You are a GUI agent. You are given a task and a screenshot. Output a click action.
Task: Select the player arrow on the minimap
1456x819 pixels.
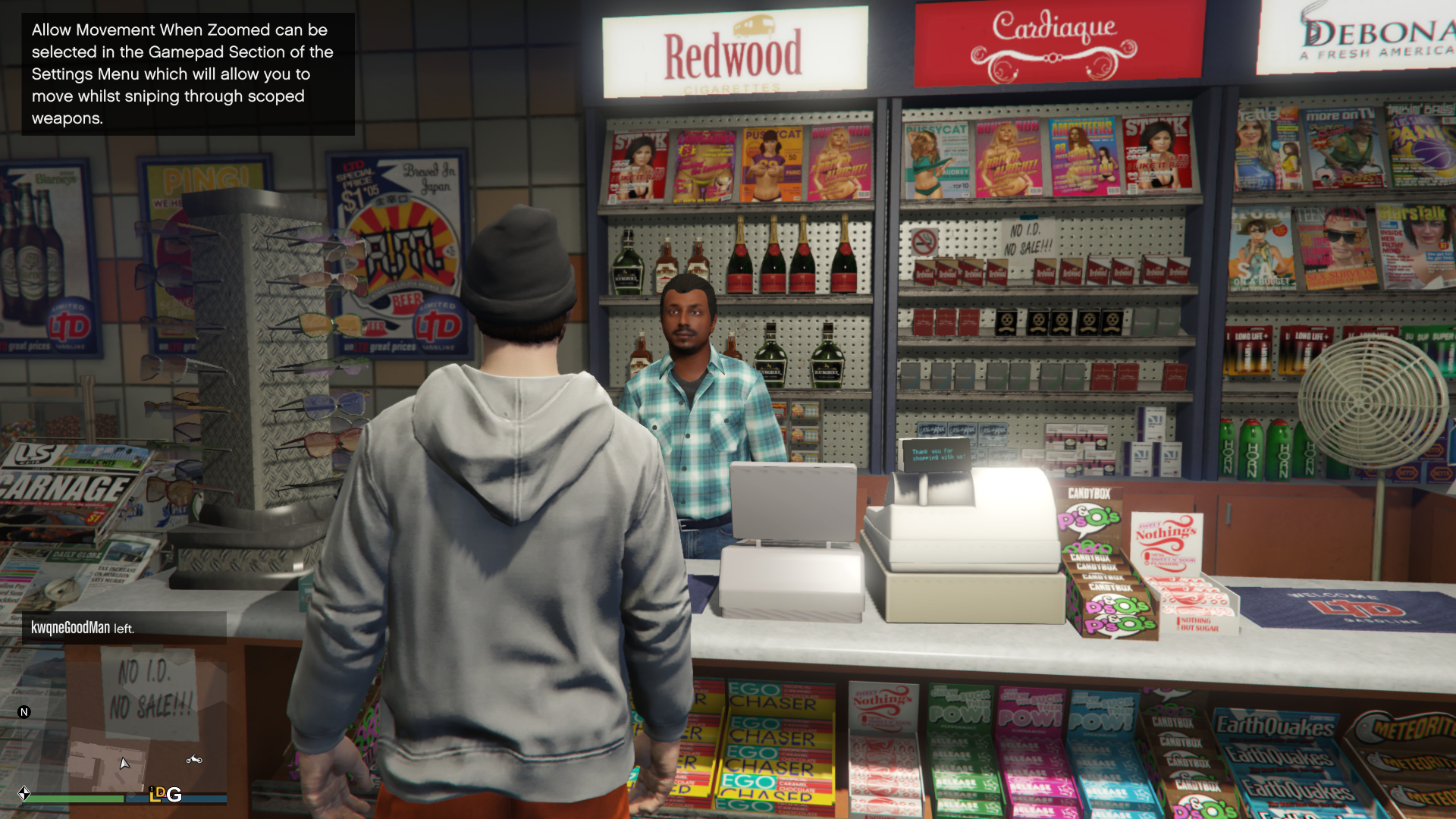tap(124, 763)
